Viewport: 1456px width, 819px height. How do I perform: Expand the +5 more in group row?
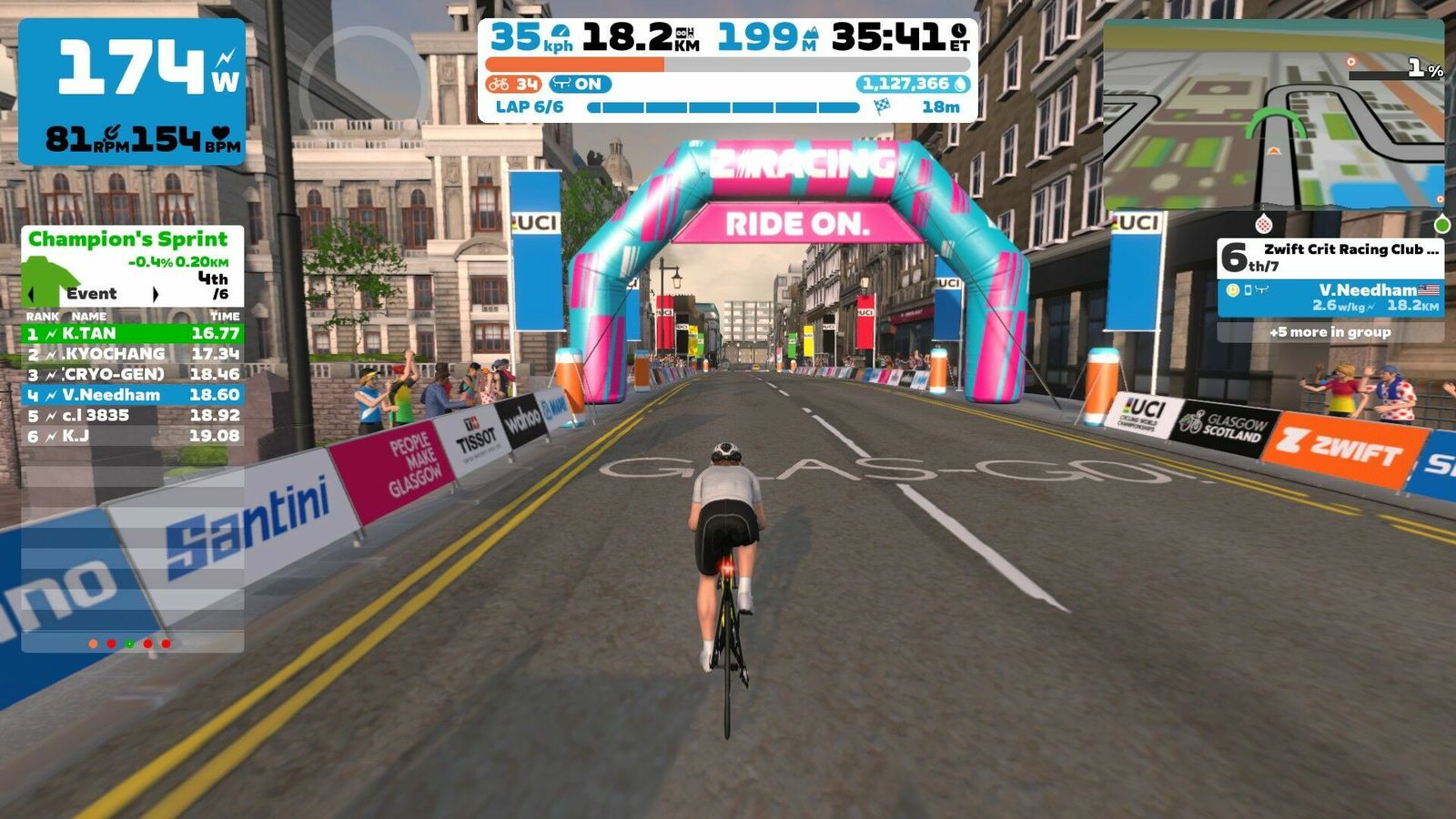tap(1330, 332)
